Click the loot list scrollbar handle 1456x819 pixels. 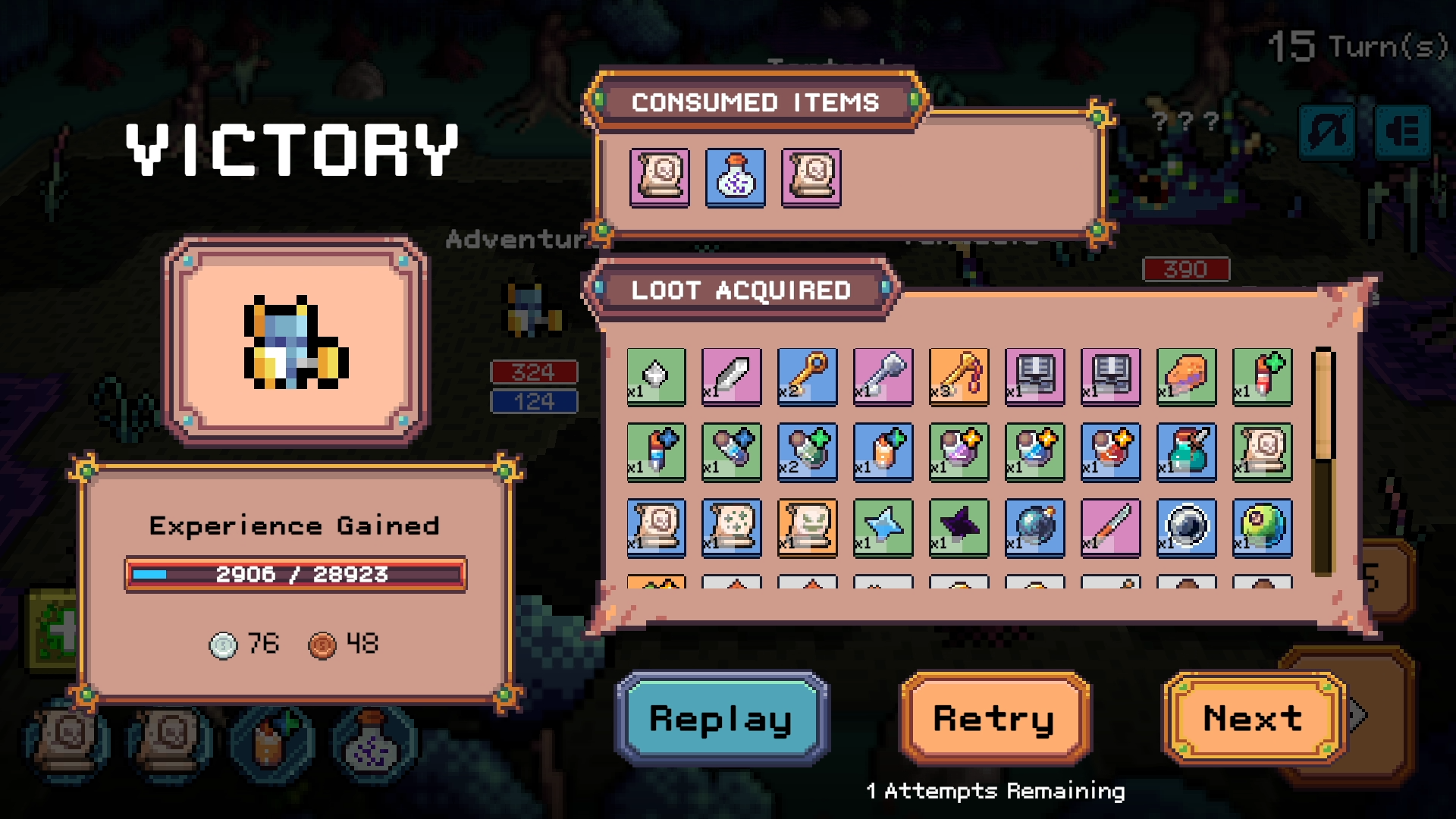(x=1323, y=405)
